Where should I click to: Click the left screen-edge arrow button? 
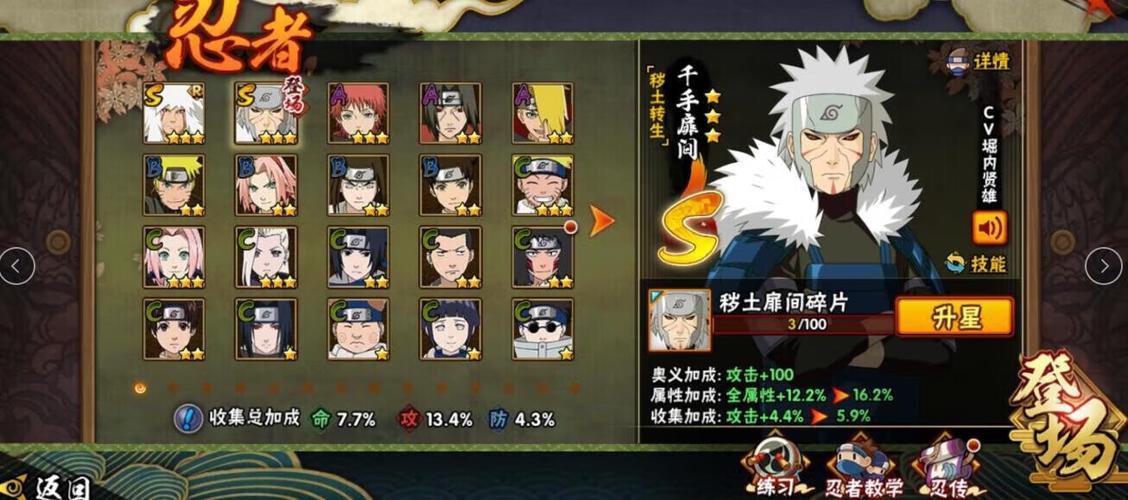coord(16,266)
